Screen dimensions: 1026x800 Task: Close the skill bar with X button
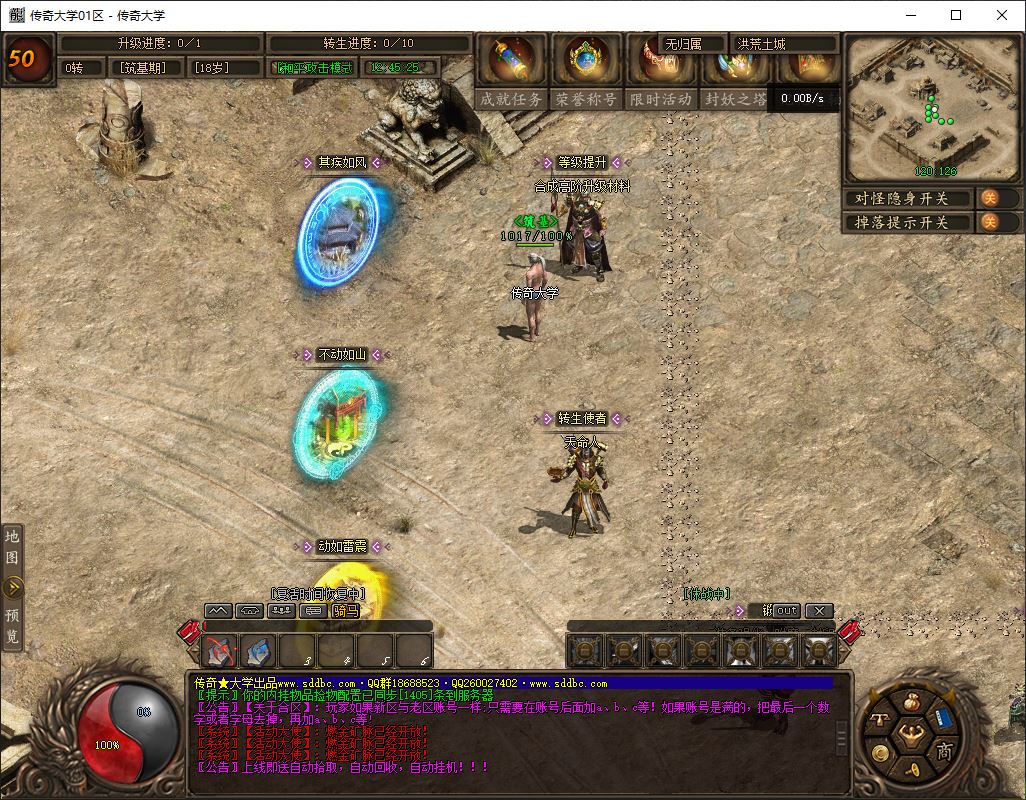point(819,610)
